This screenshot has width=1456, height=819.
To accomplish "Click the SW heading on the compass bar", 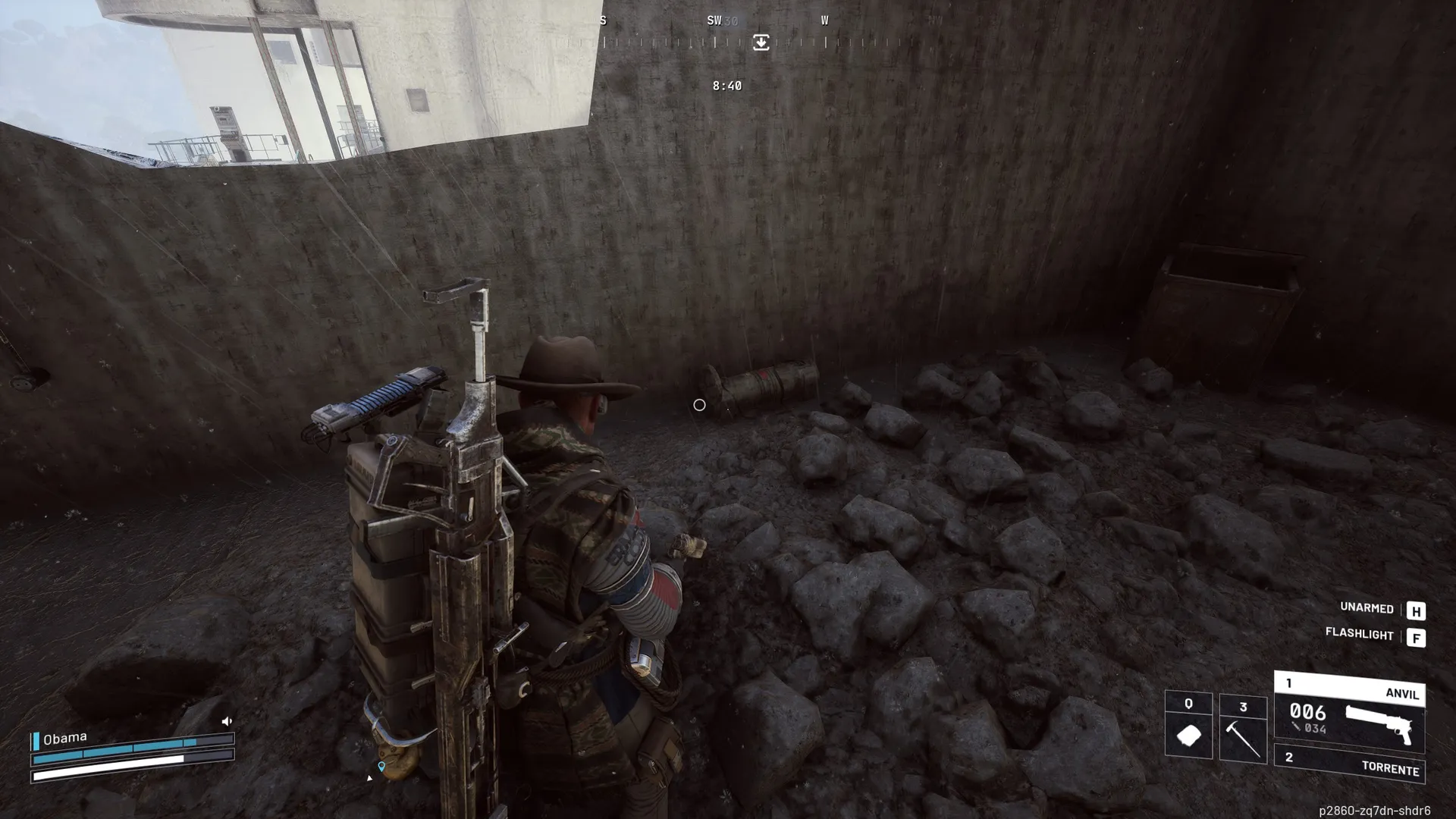I will click(714, 20).
